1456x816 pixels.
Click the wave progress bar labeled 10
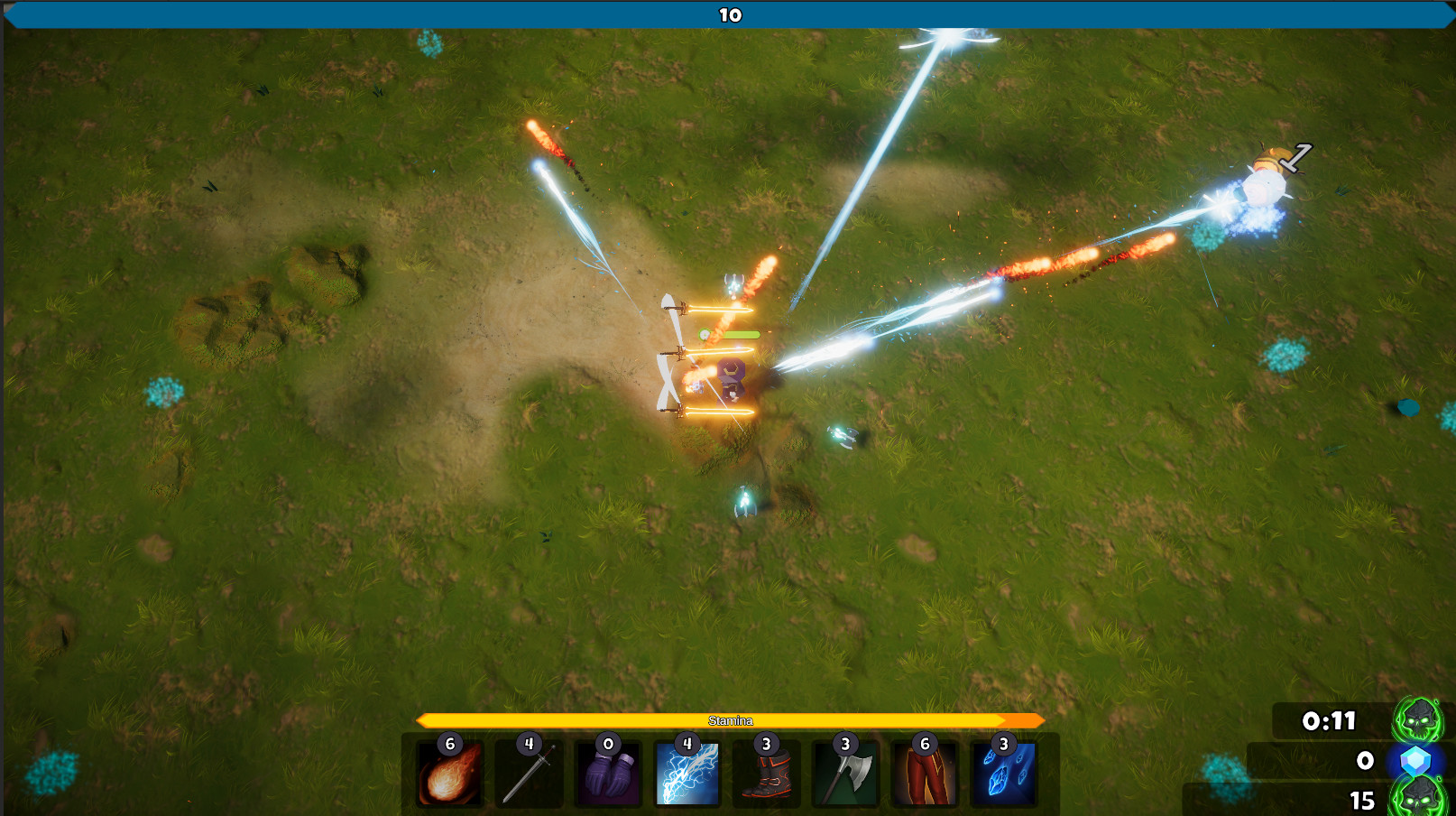[x=728, y=15]
